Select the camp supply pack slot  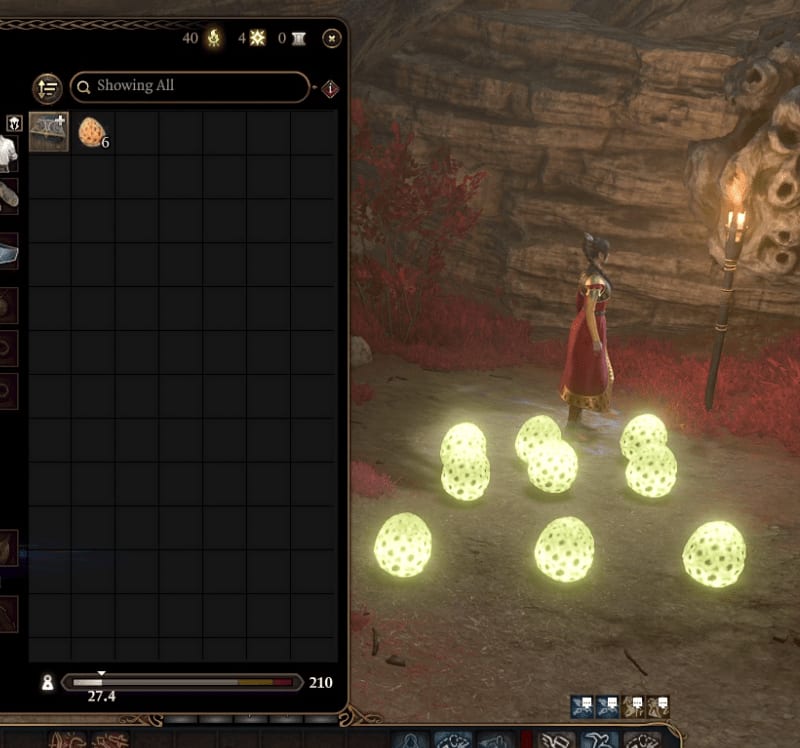click(49, 131)
